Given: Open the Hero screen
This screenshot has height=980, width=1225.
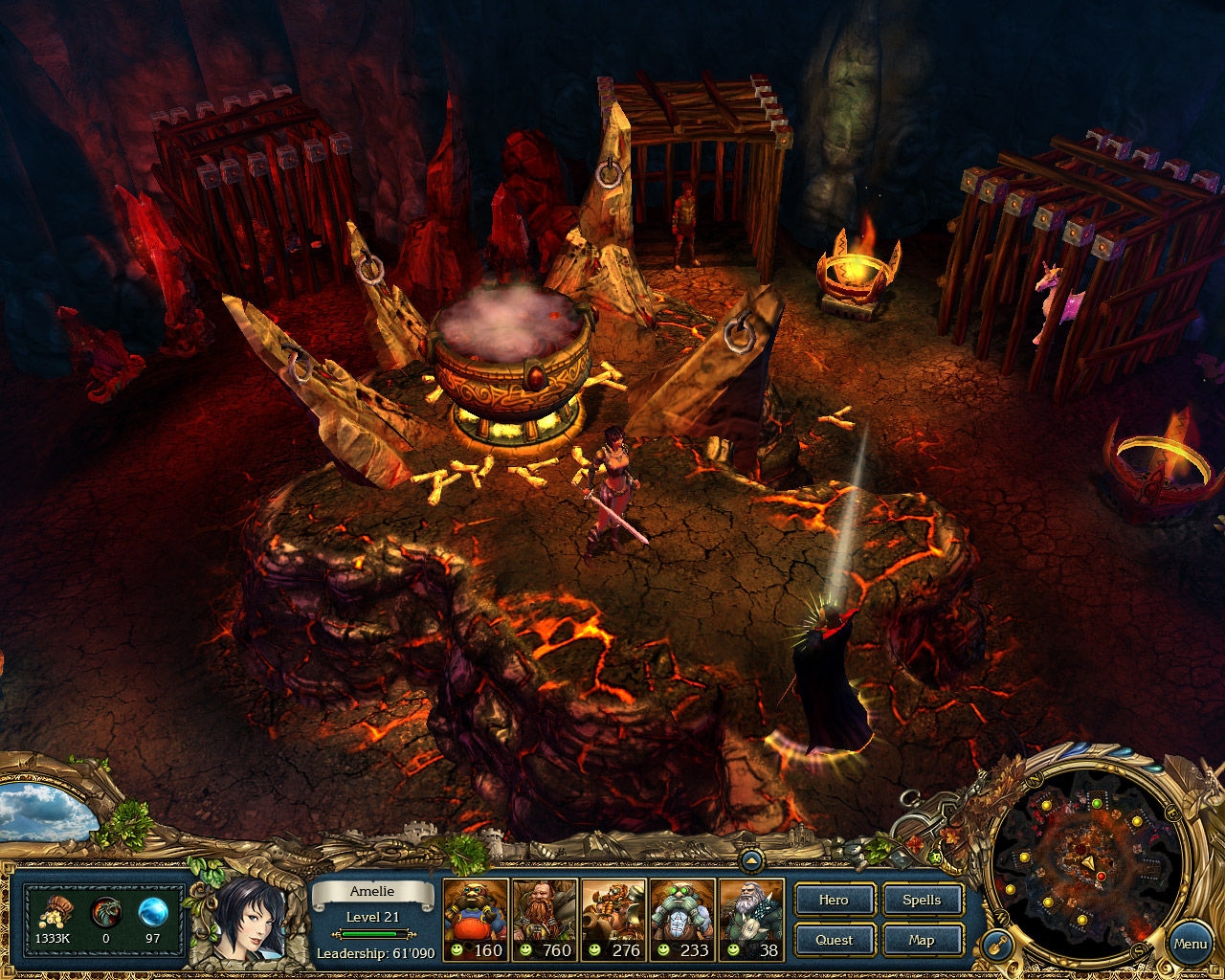Looking at the screenshot, I should tap(834, 900).
